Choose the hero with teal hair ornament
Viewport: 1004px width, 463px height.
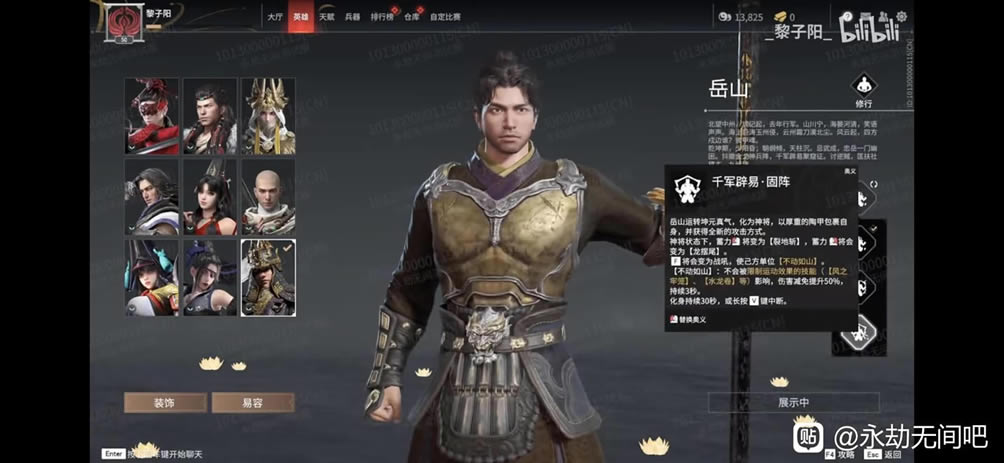coord(152,277)
